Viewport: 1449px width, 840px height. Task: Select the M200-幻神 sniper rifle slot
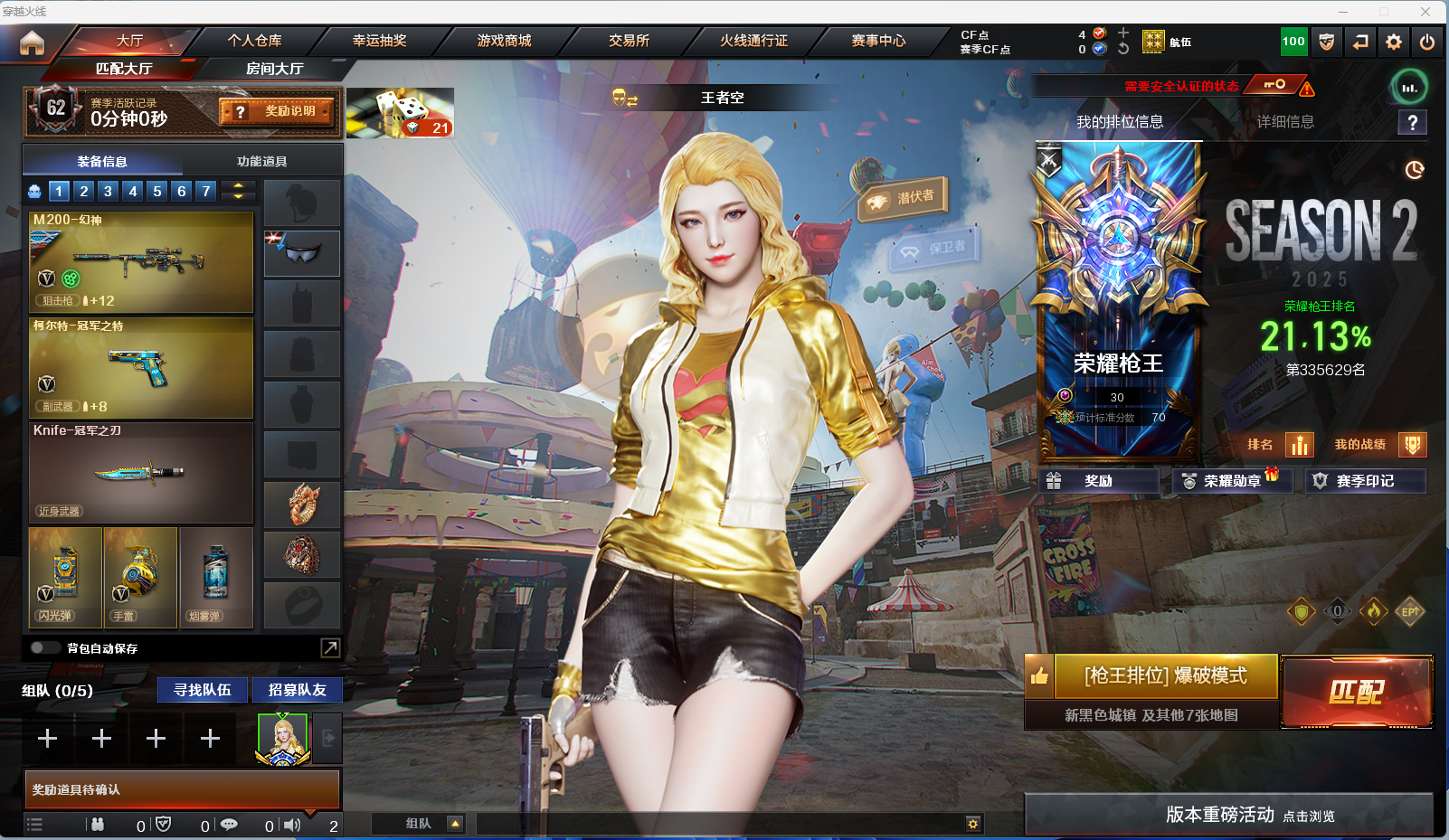(141, 262)
